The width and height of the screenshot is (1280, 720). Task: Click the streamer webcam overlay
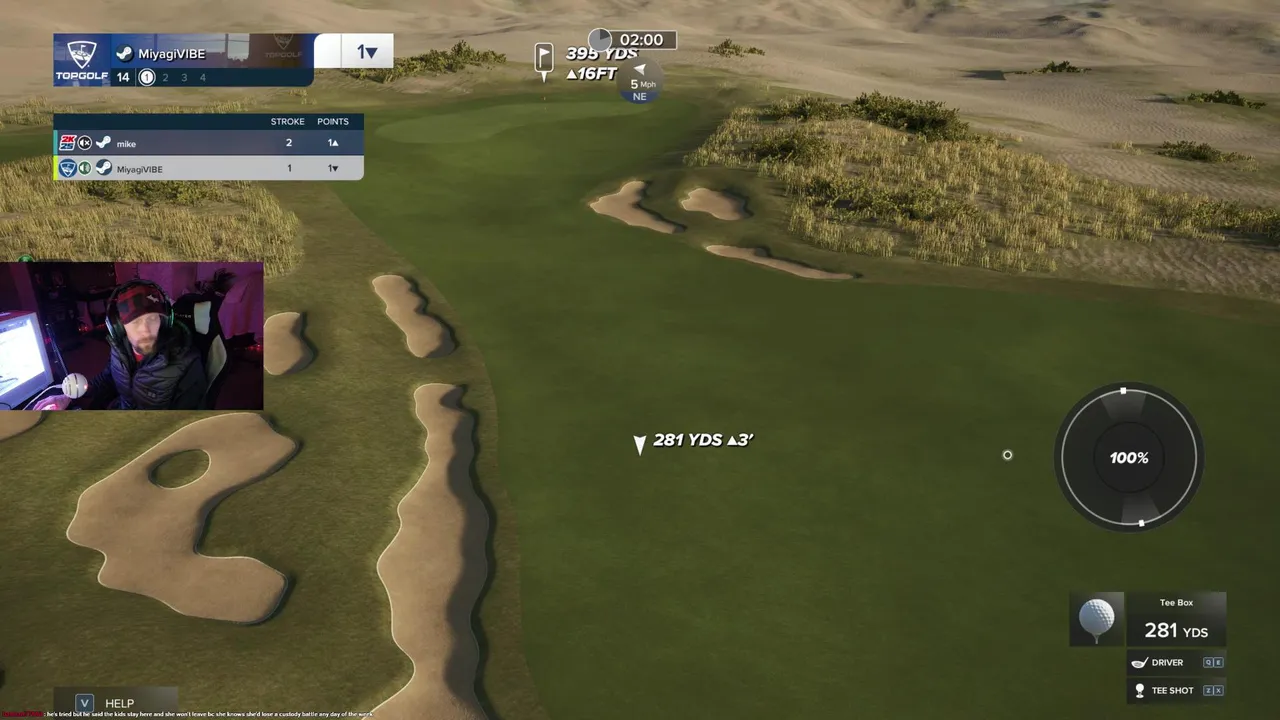(132, 336)
